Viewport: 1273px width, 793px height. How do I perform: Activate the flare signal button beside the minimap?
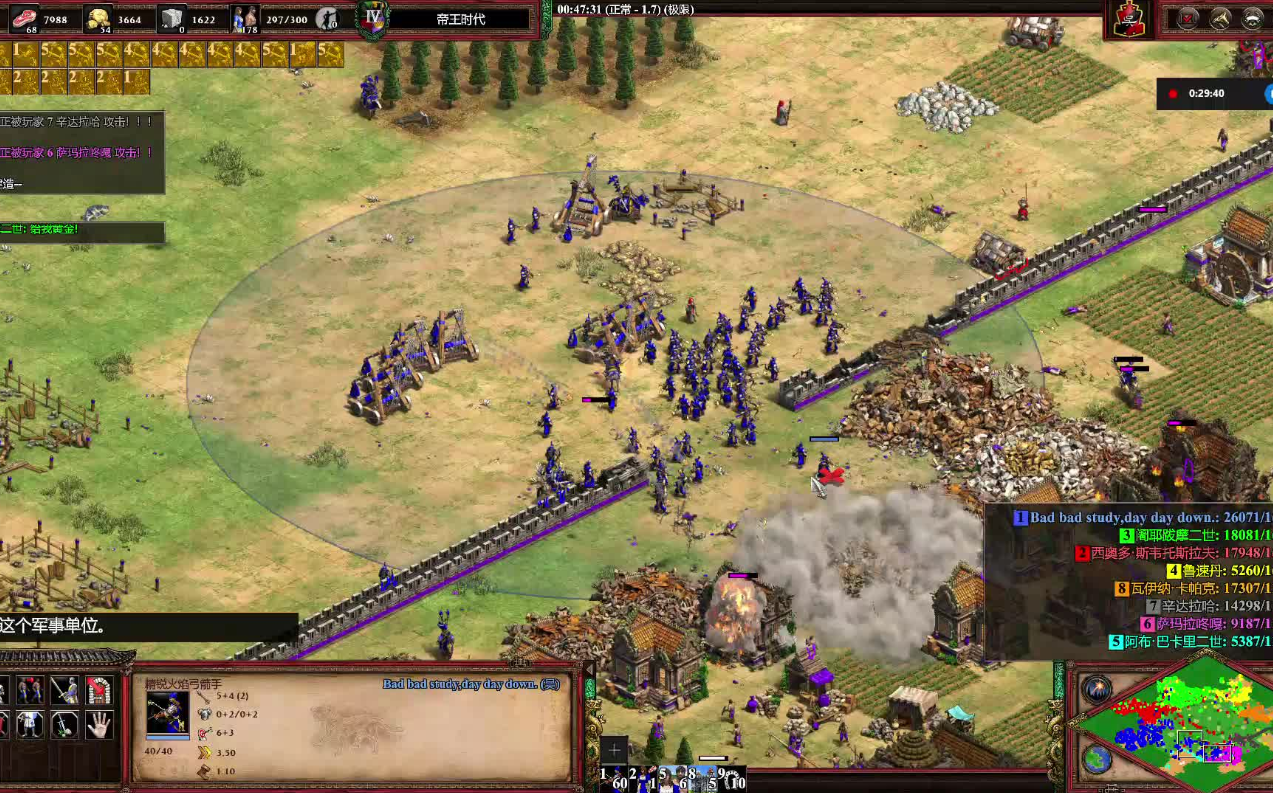[x=1097, y=688]
